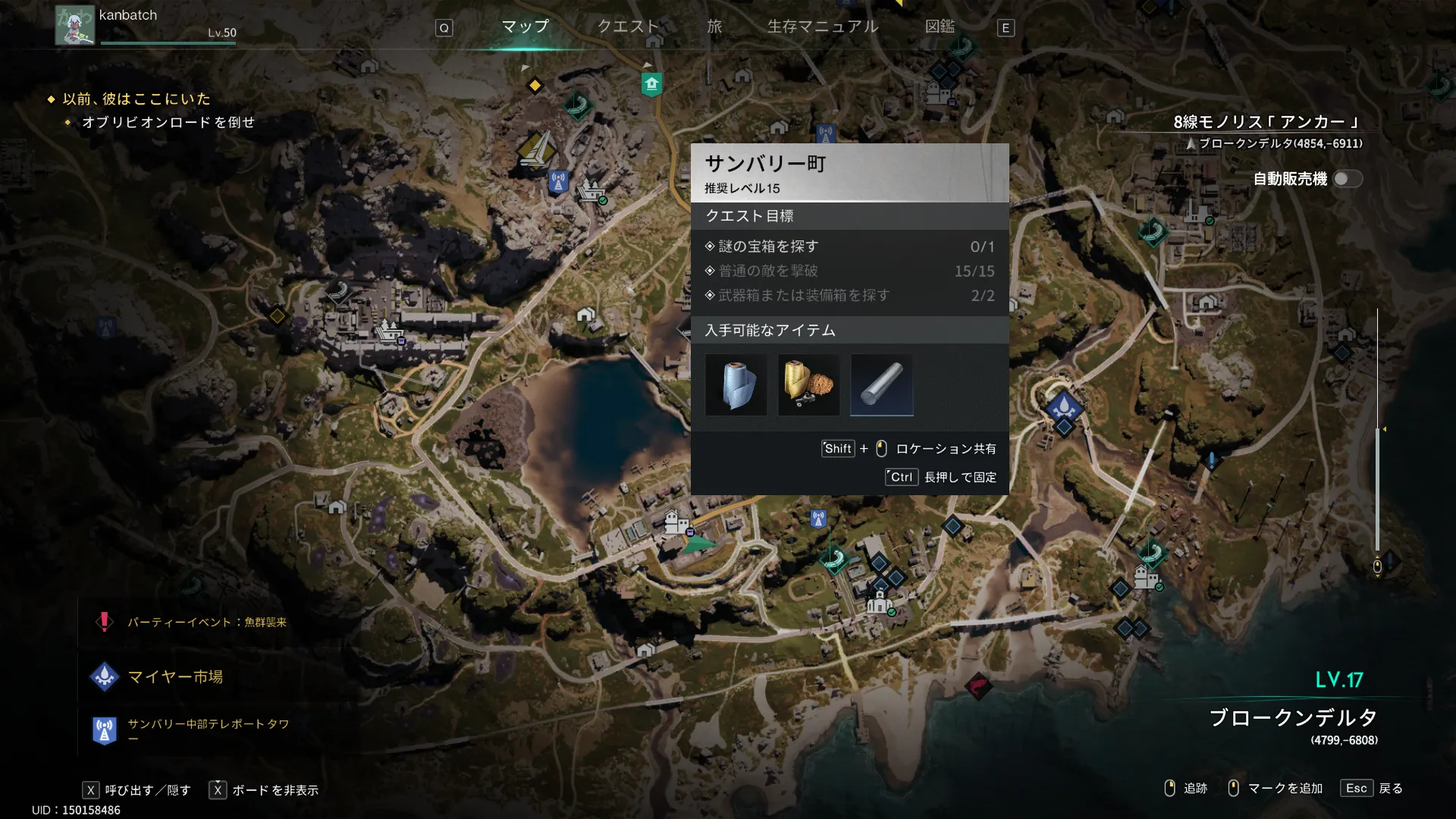This screenshot has width=1456, height=819.
Task: Toggle the 自動販売機 switch
Action: 1348,179
